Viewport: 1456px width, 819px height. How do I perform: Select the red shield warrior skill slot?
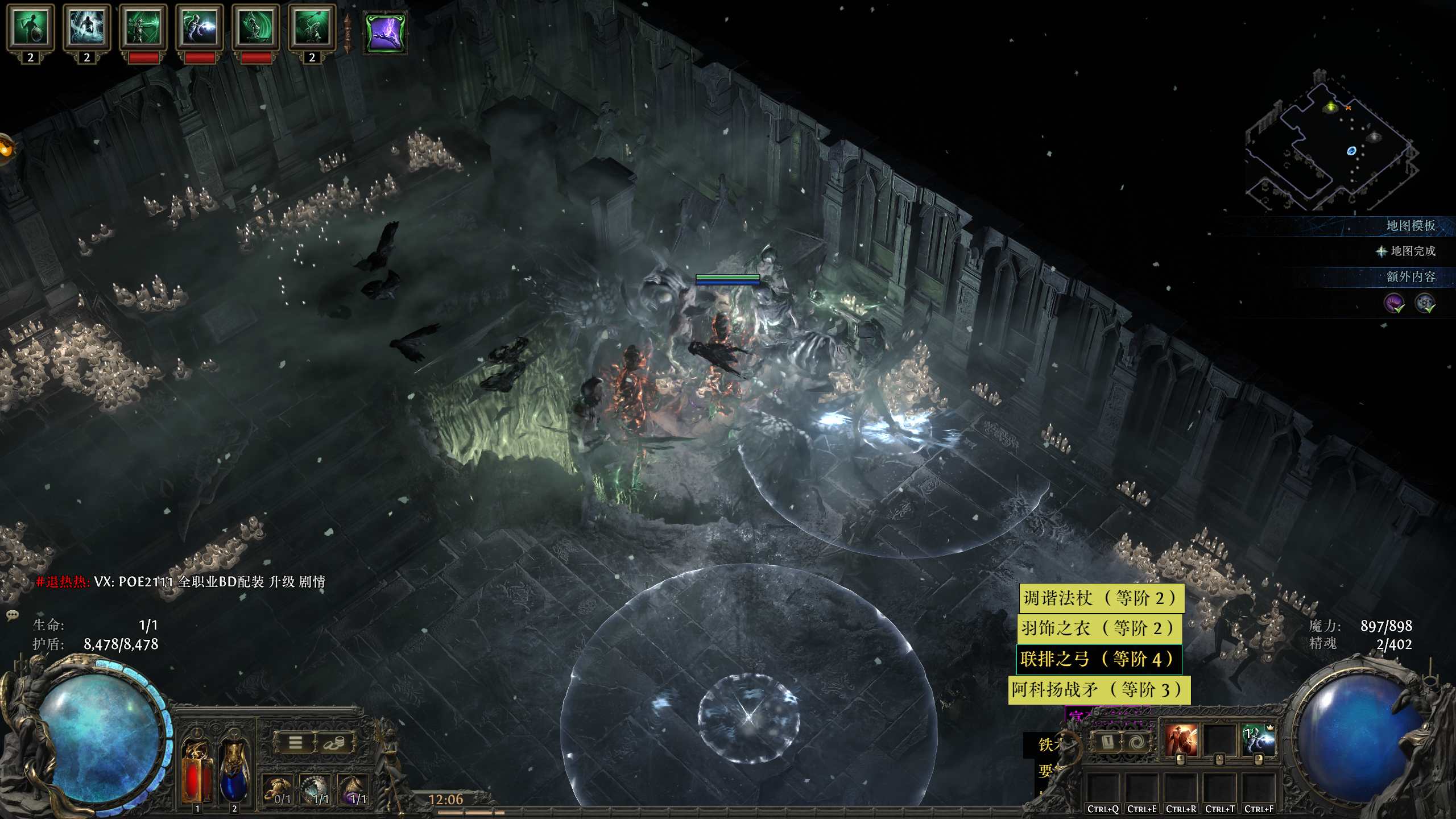(1181, 741)
